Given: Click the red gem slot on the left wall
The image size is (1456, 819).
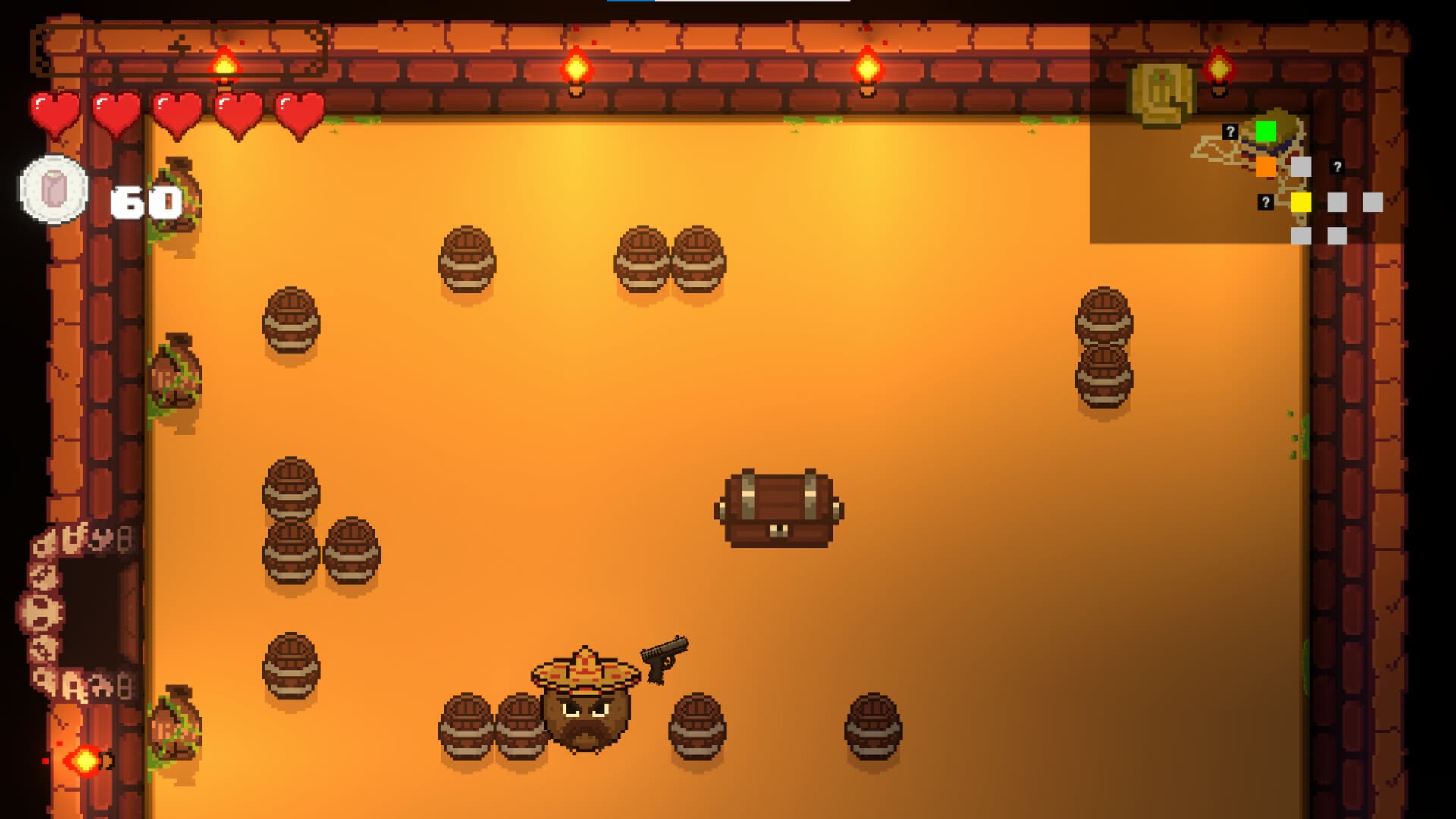Looking at the screenshot, I should click(x=84, y=761).
